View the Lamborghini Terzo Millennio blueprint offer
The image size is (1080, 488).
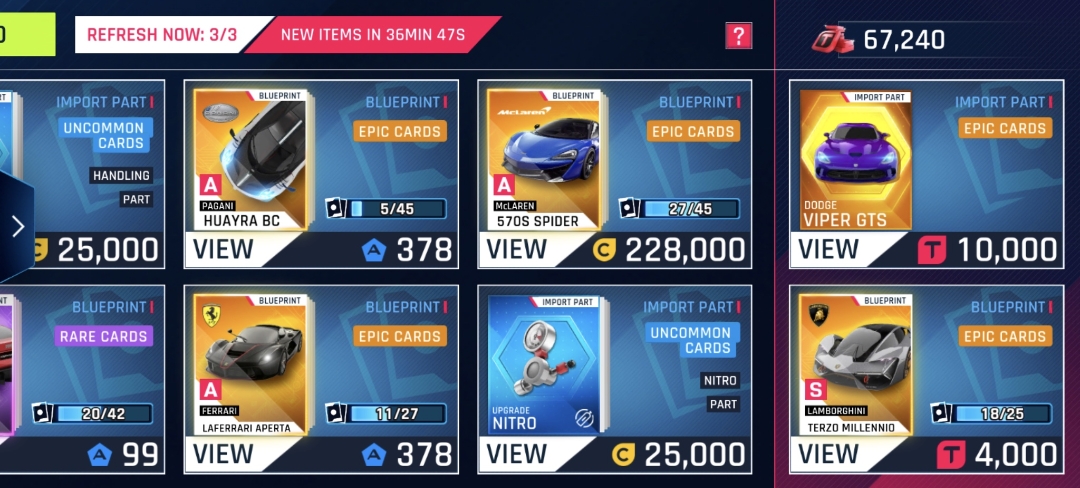(x=828, y=454)
